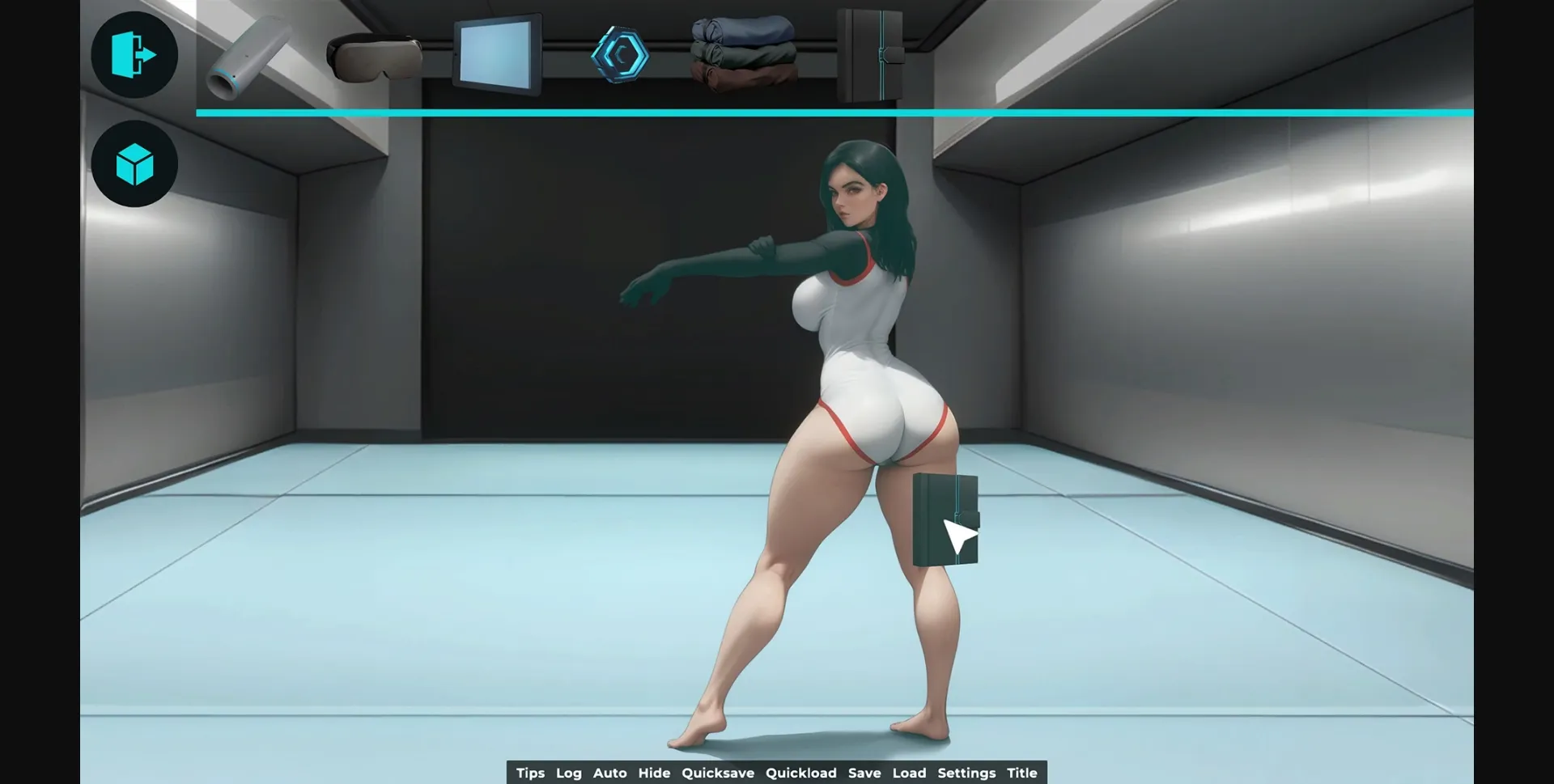Screen dimensions: 1554x784
Task: Open the dialogue Log
Action: click(569, 773)
